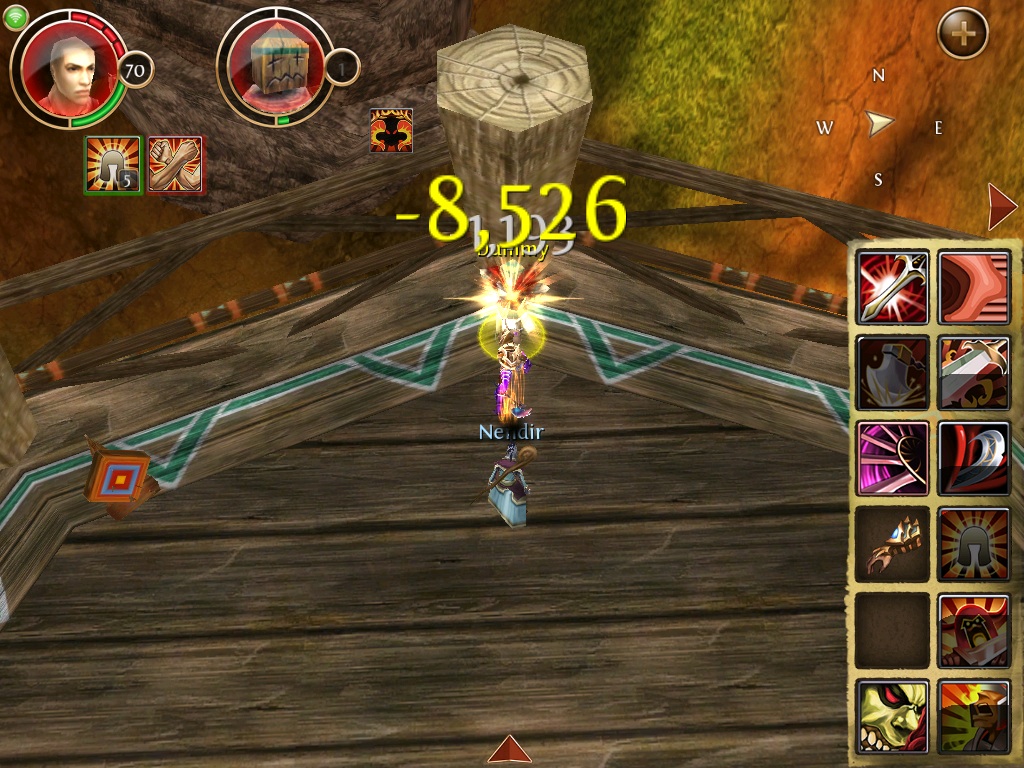Use the flaming warrior shout skill

click(974, 716)
